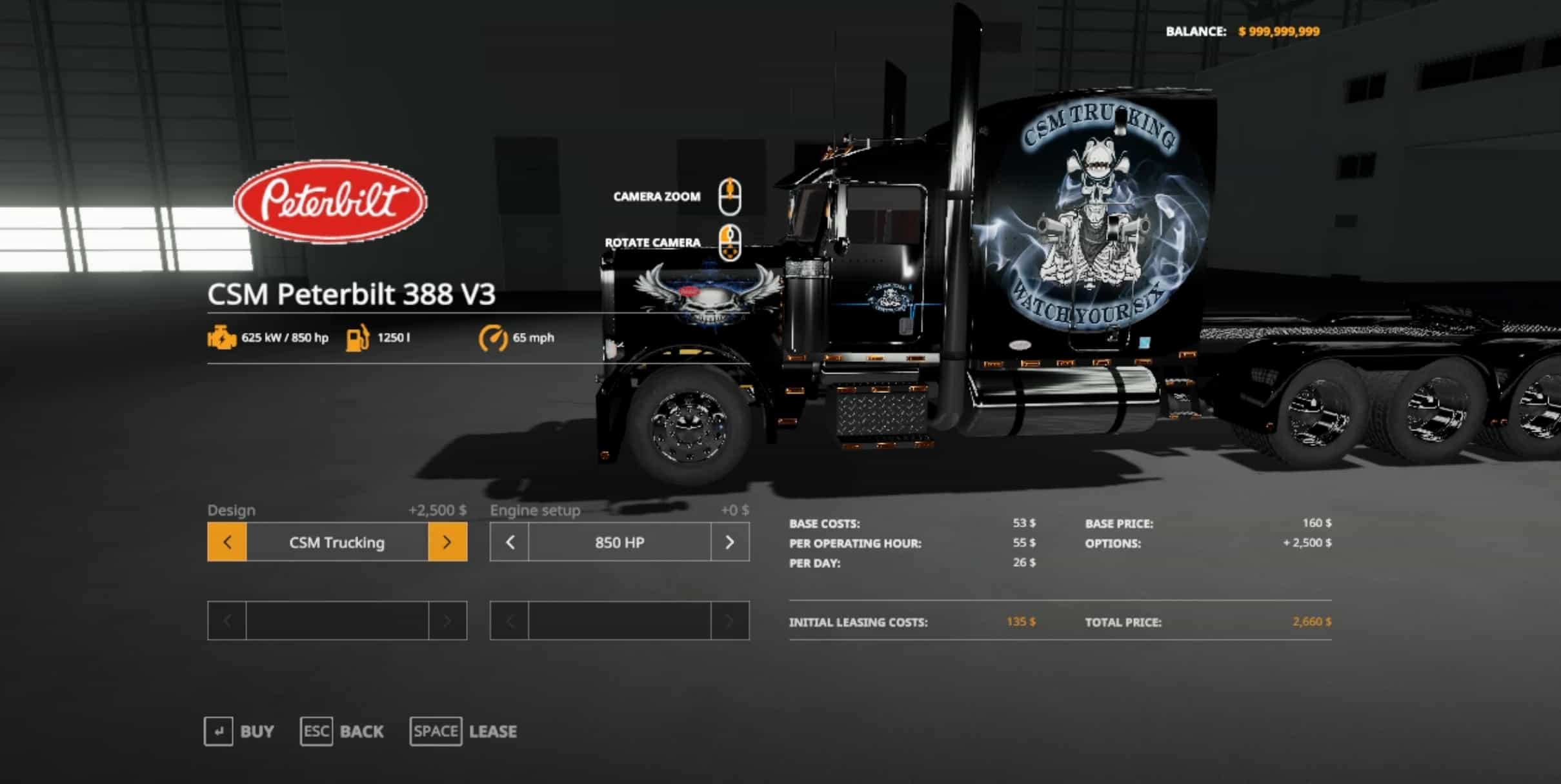Click the BUY button
1561x784 pixels.
pyautogui.click(x=239, y=731)
